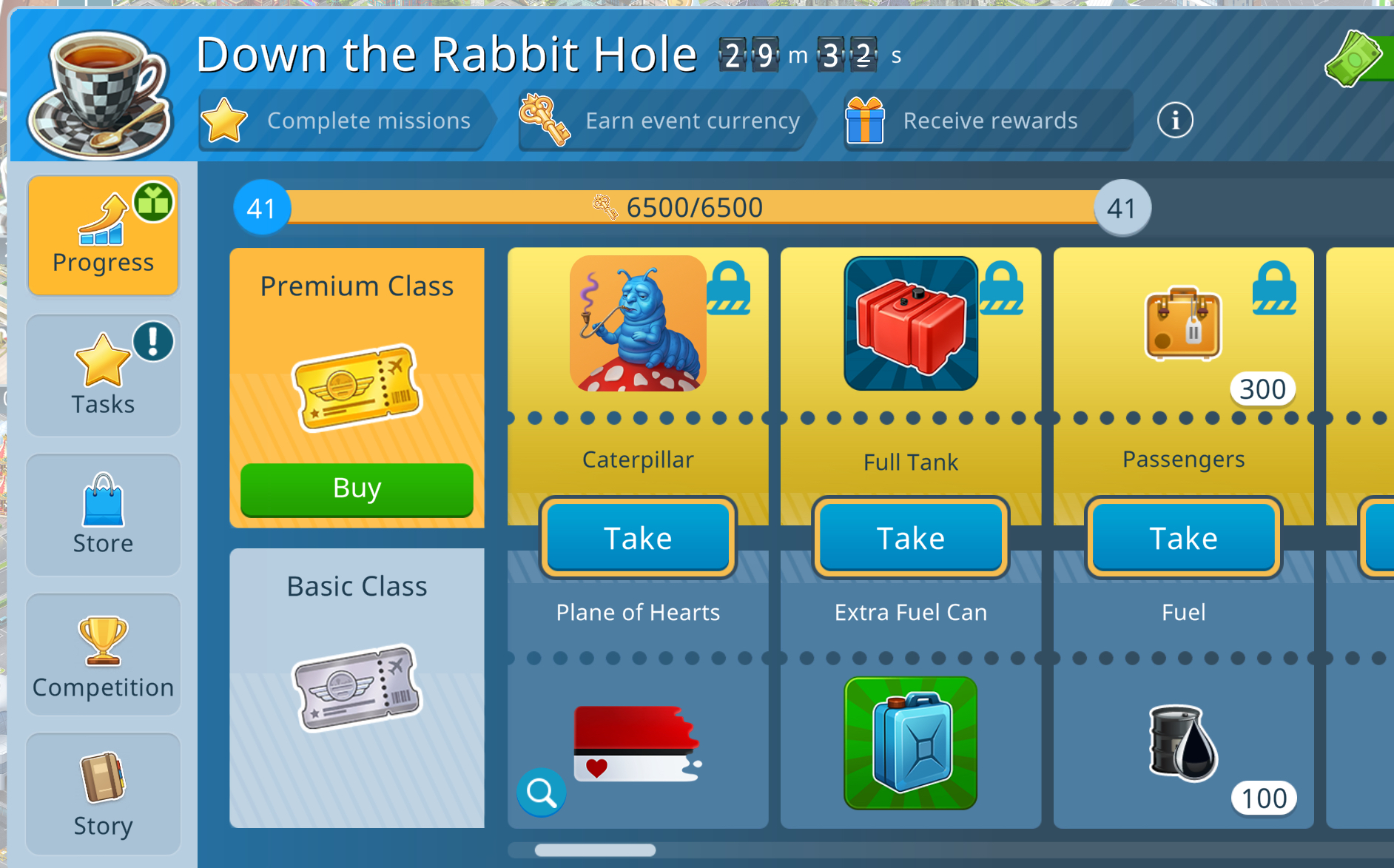Open the event Store tab
This screenshot has height=868, width=1394.
pyautogui.click(x=103, y=514)
